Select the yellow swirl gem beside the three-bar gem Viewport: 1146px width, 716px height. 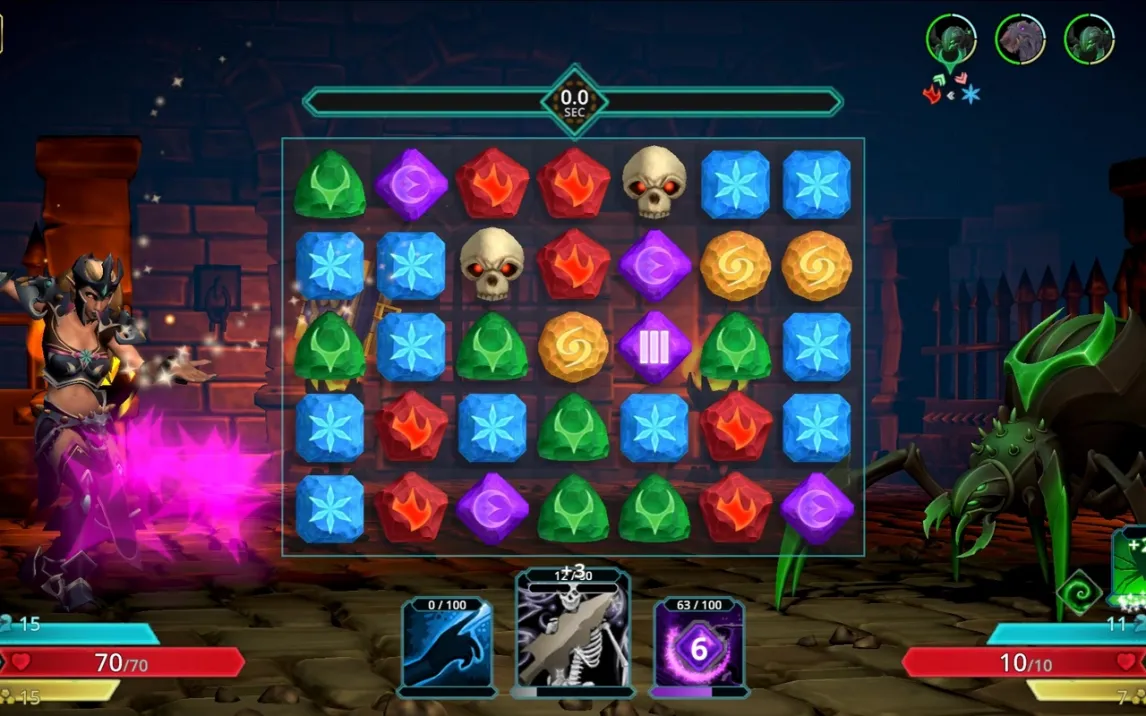coord(573,346)
